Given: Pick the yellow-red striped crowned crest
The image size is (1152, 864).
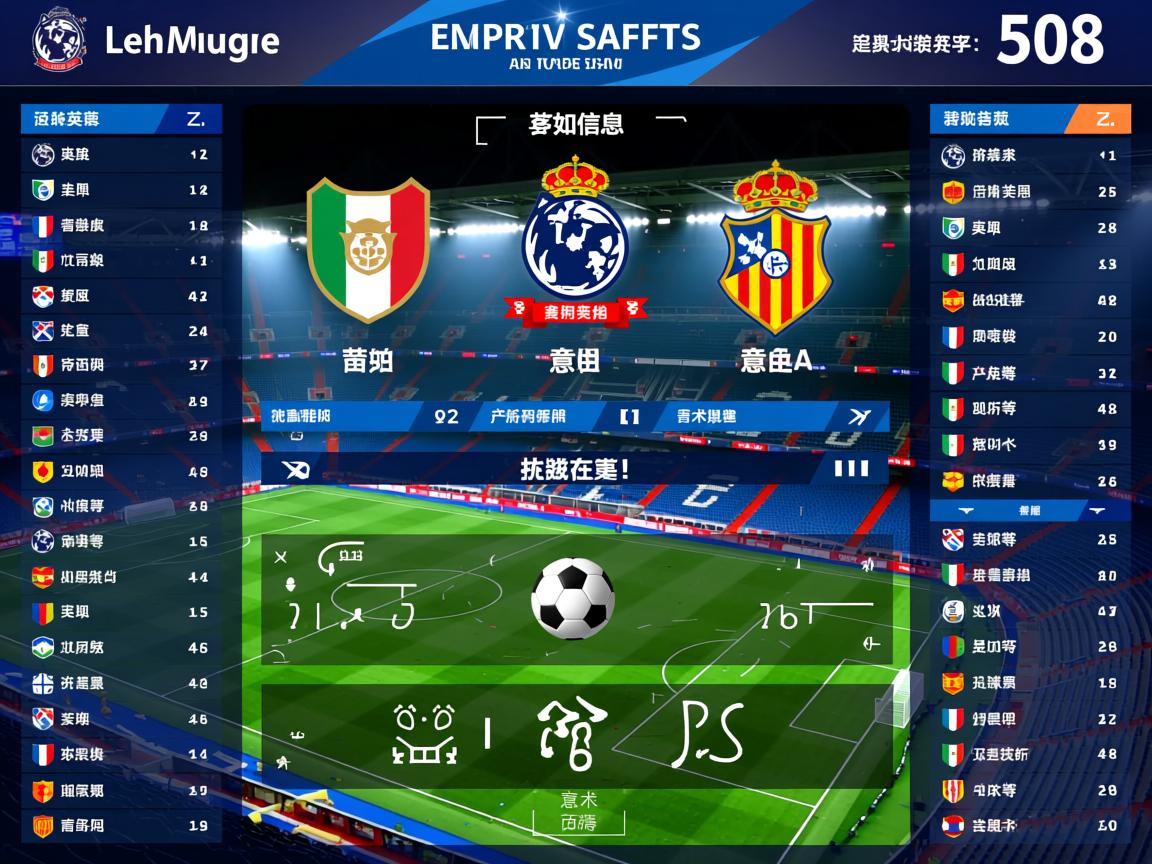Looking at the screenshot, I should [775, 247].
